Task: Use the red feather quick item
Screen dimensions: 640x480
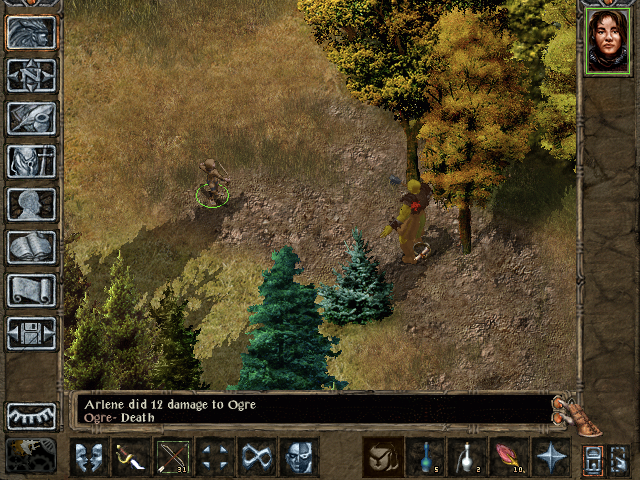Action: click(x=509, y=457)
